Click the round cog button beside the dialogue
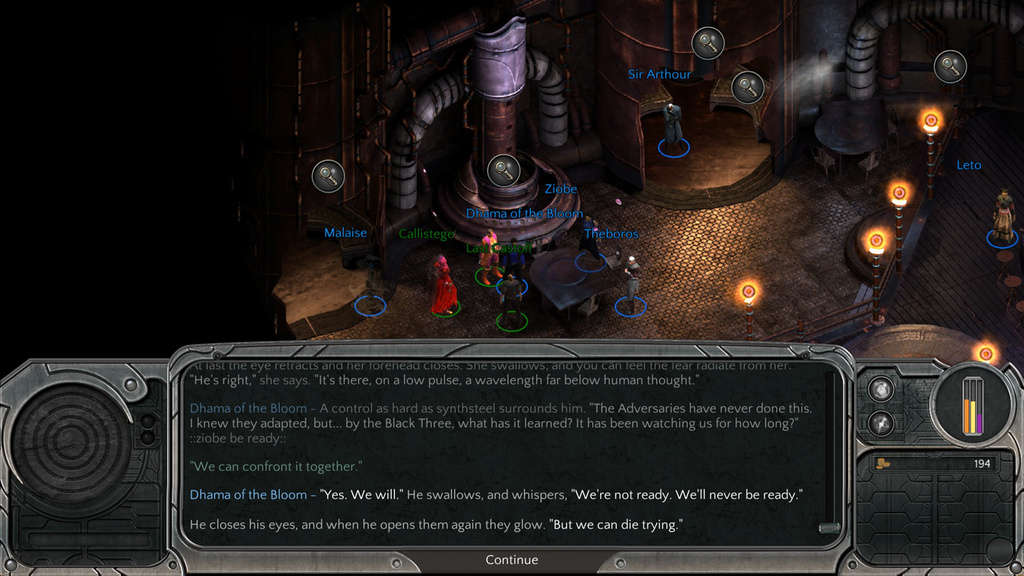This screenshot has width=1024, height=576. coord(881,390)
